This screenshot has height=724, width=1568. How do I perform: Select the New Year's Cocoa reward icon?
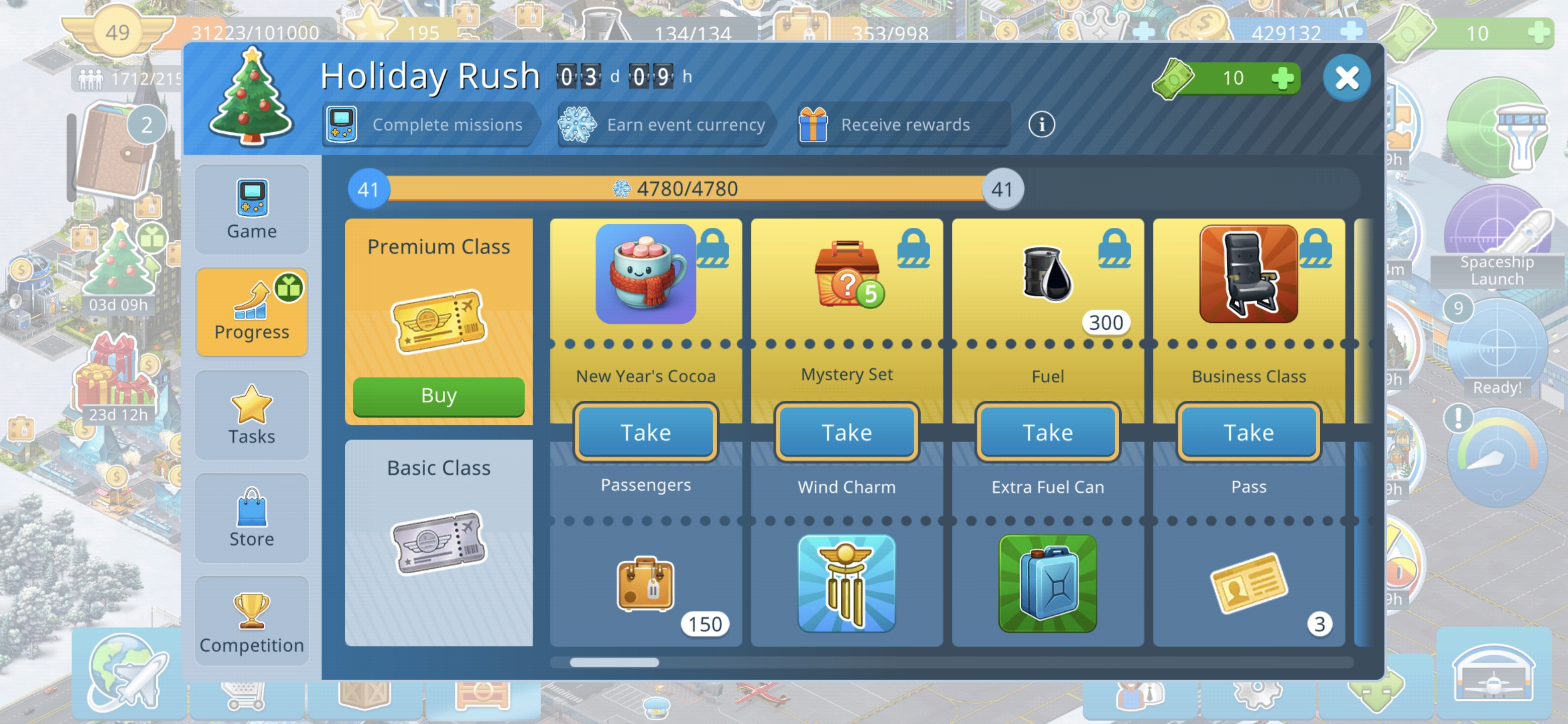pos(645,274)
